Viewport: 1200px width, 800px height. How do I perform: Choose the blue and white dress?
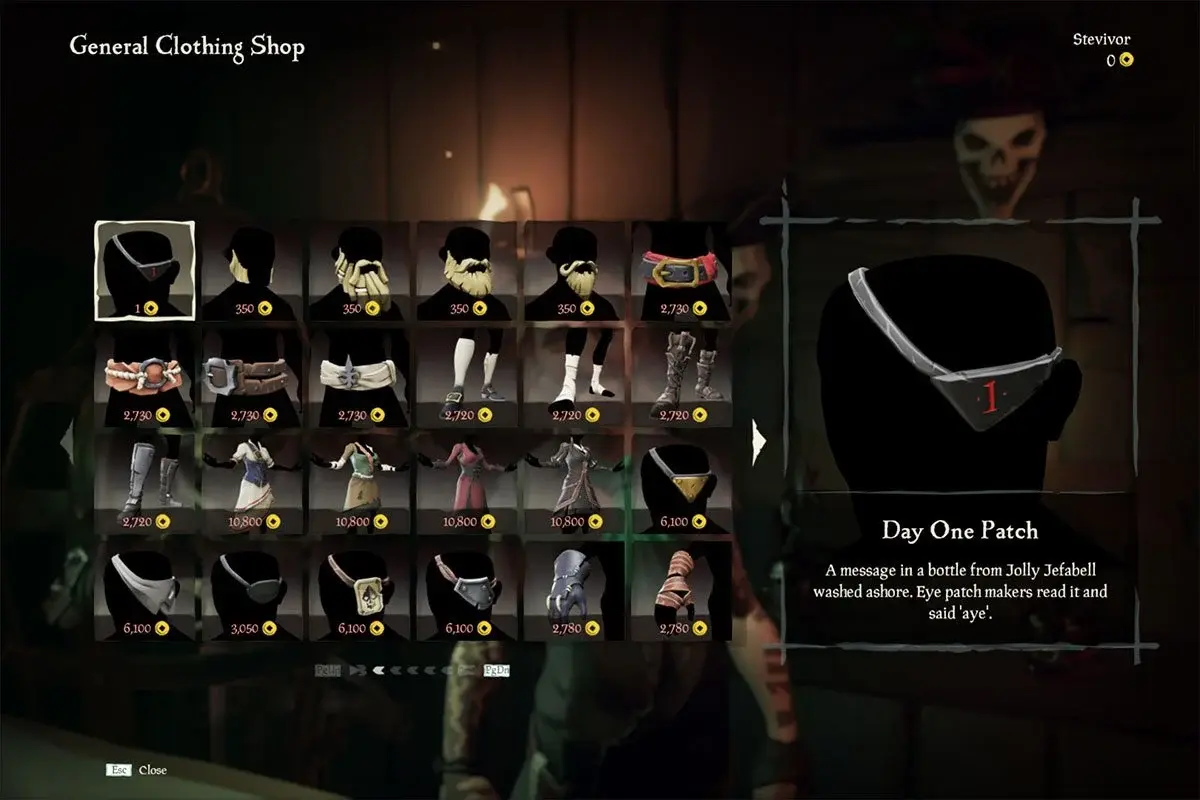[x=252, y=484]
